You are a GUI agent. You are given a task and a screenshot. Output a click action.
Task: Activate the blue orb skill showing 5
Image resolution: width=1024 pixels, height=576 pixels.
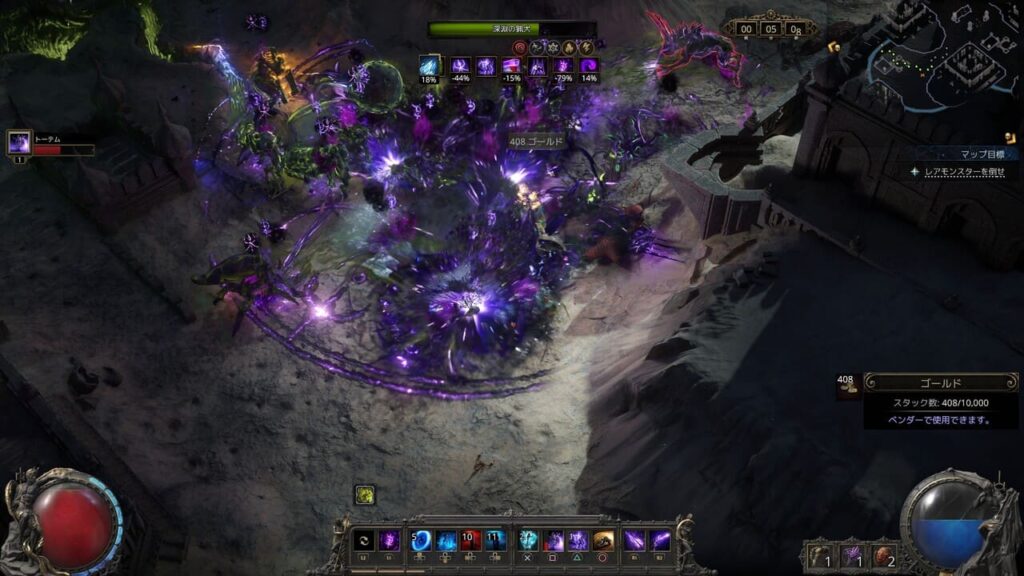[421, 540]
